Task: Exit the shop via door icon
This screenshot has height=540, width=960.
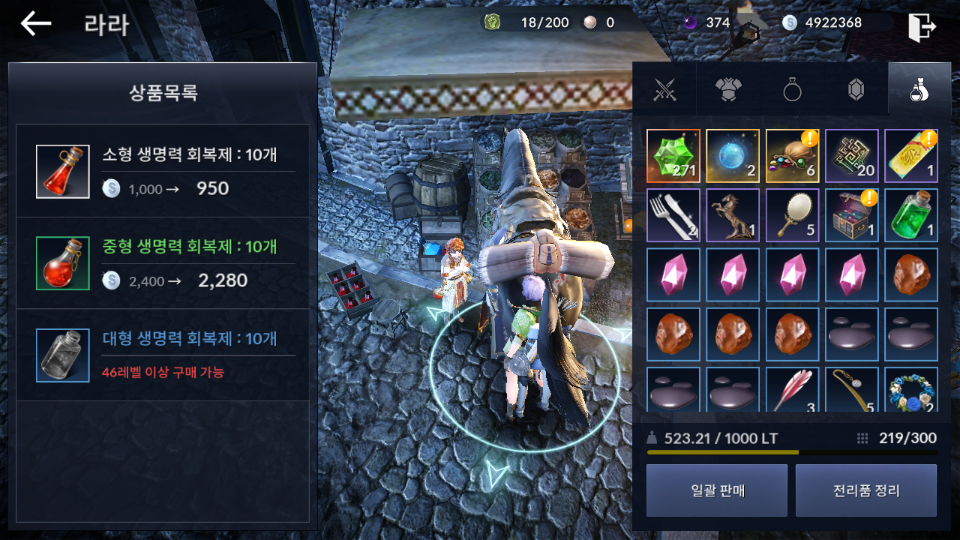Action: coord(921,26)
